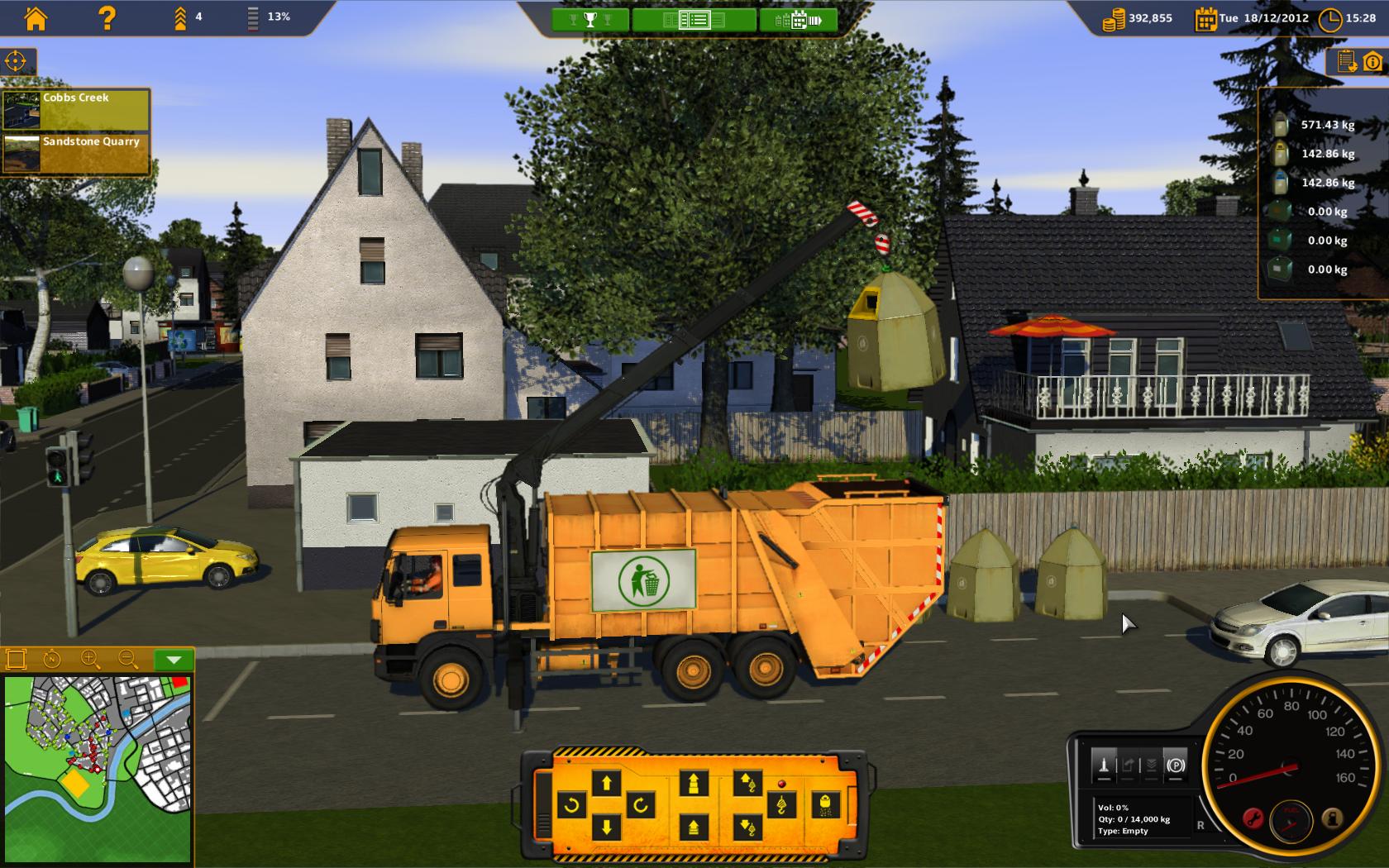Screen dimensions: 1389x868
Task: Toggle the parking brake indicator
Action: point(1175,765)
